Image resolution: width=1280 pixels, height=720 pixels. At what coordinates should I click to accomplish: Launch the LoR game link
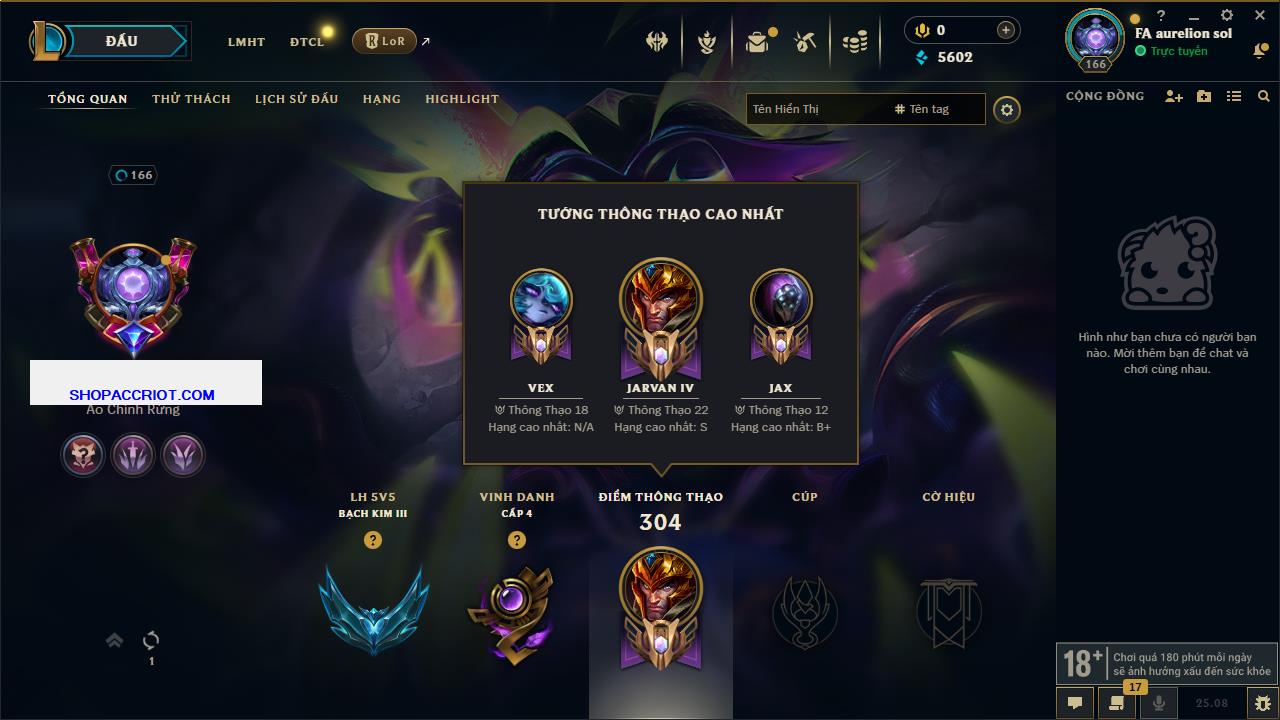(385, 41)
